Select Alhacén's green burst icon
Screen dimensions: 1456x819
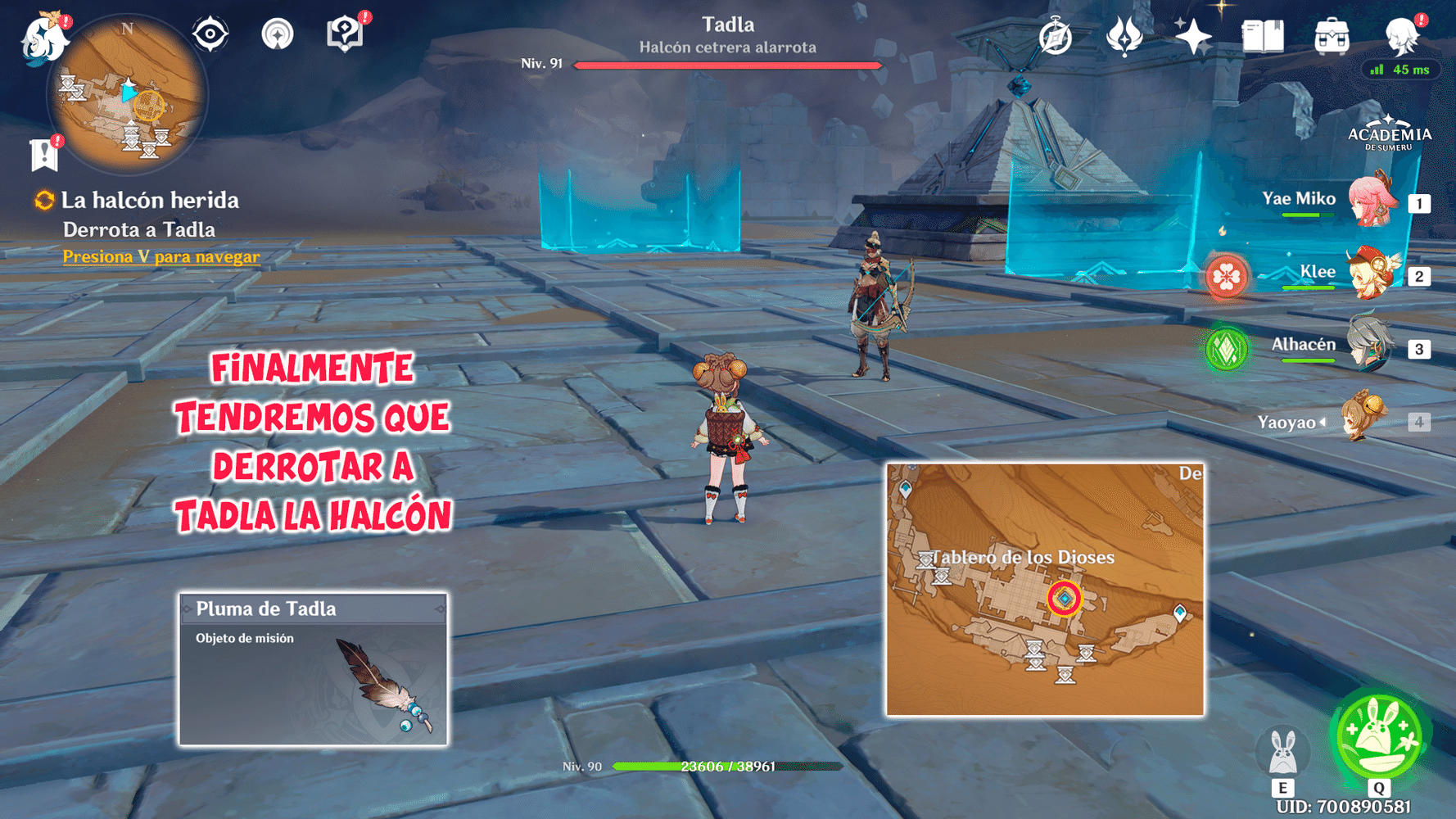pyautogui.click(x=1226, y=347)
